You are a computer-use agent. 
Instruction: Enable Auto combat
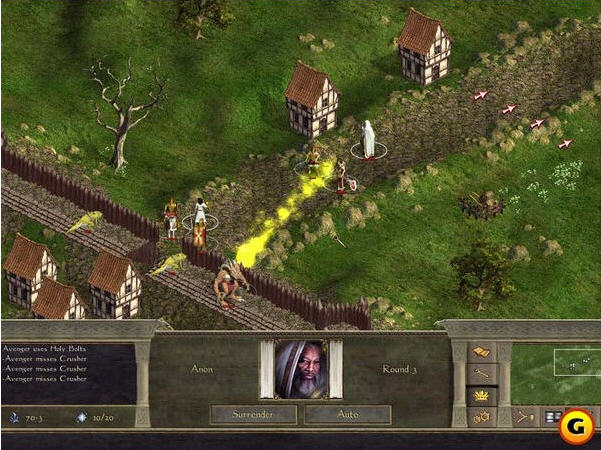(347, 413)
